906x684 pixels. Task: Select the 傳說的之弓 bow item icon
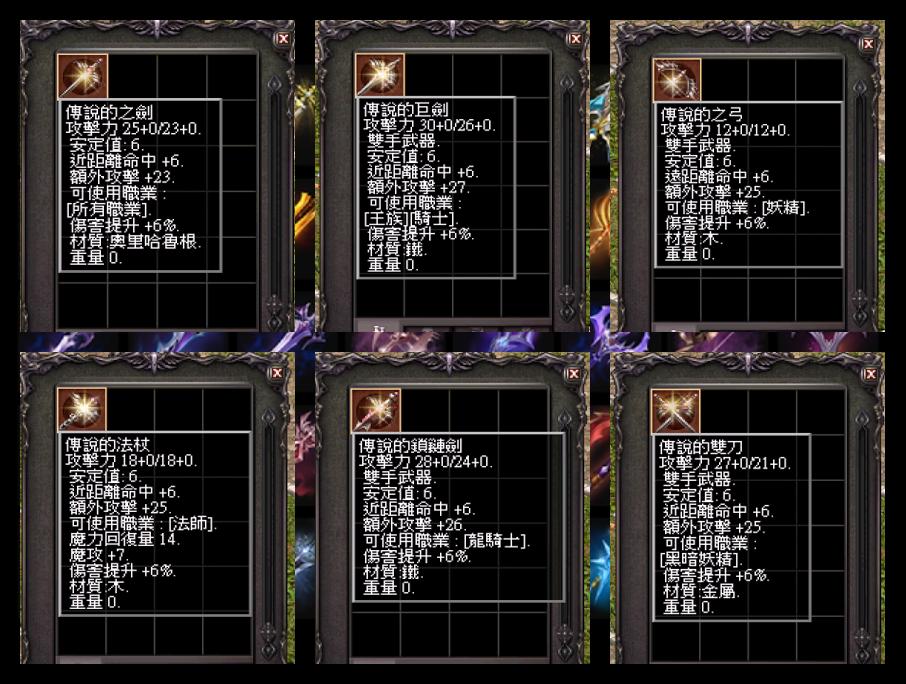click(677, 79)
